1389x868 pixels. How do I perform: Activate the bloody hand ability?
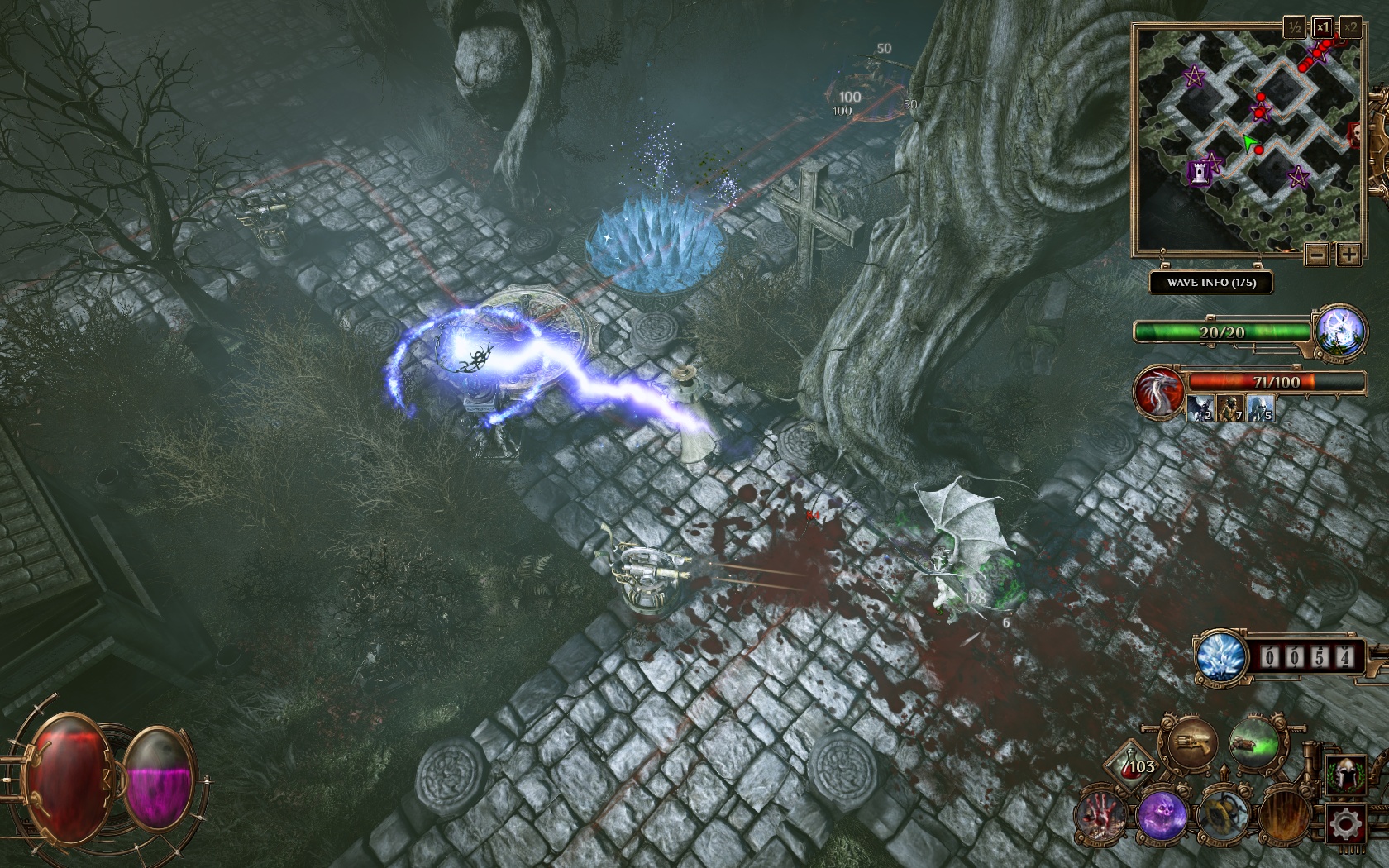[x=1100, y=815]
